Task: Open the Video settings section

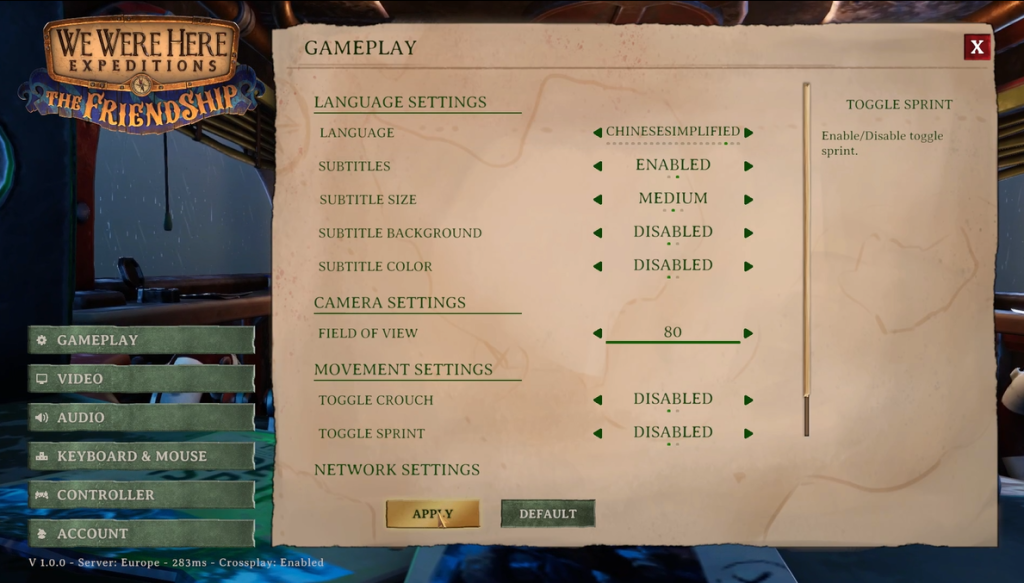Action: coord(140,379)
